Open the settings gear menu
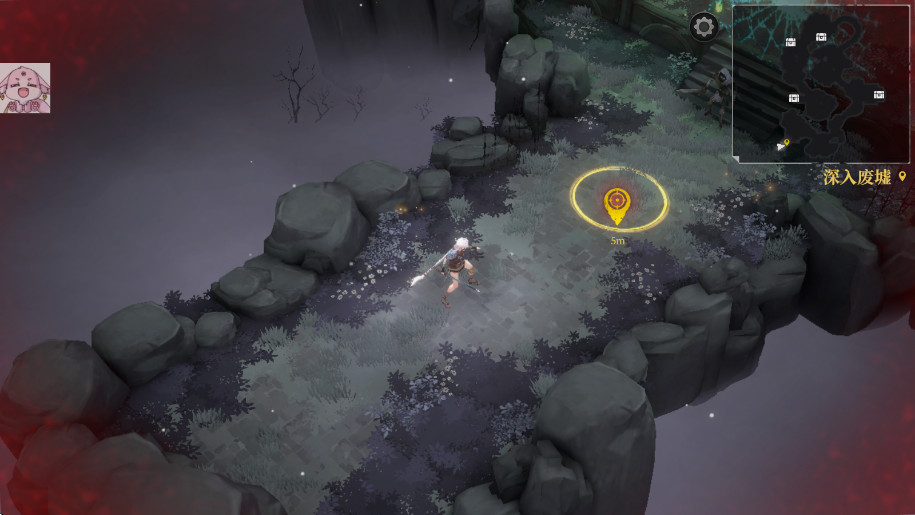 704,27
